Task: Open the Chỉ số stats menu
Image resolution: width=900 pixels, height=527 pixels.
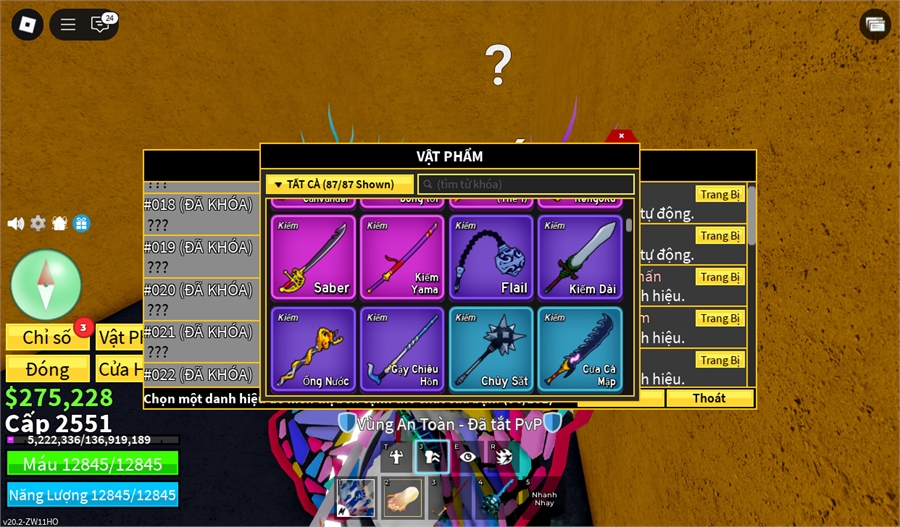Action: click(x=47, y=337)
